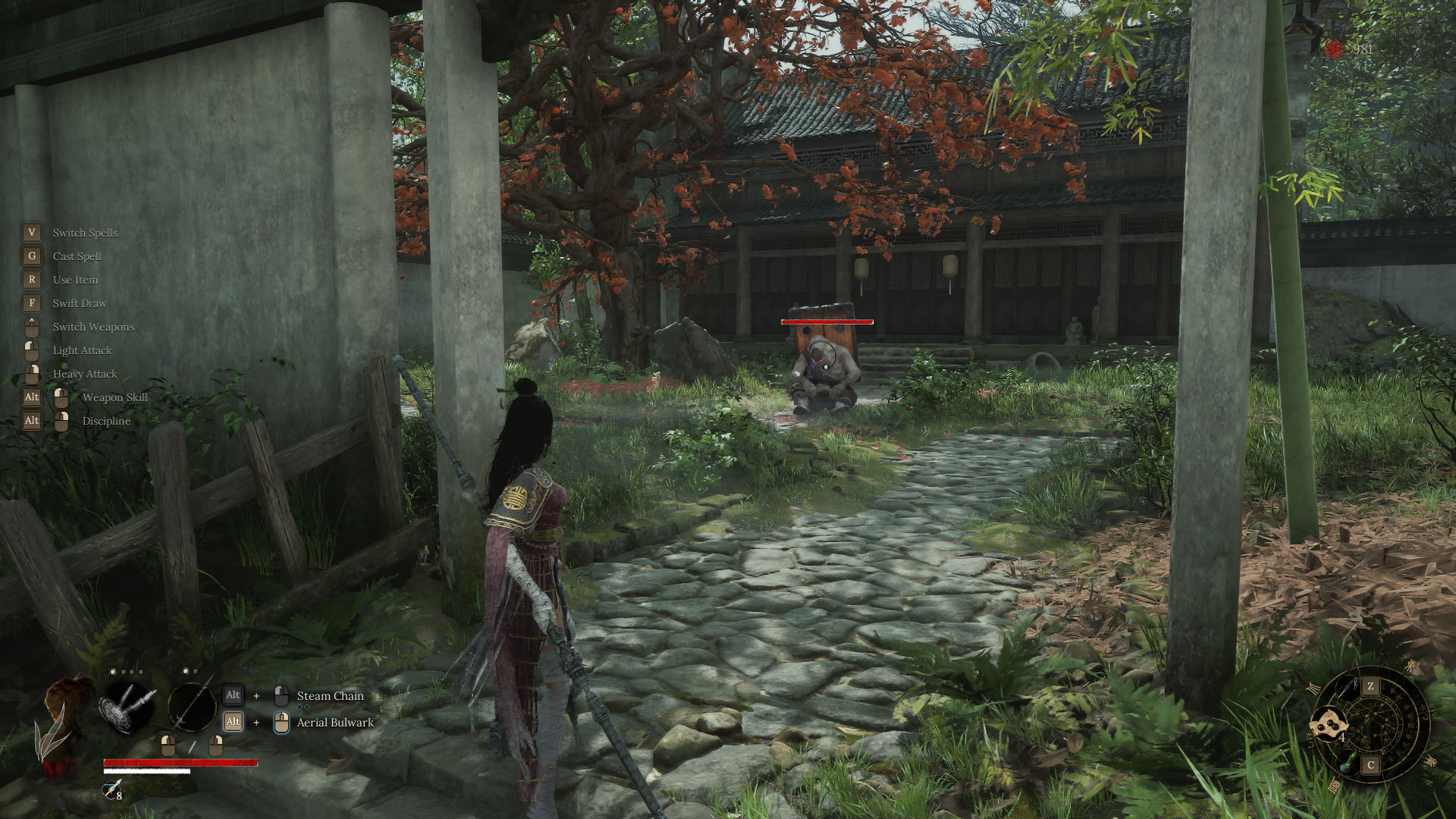This screenshot has width=1456, height=819.
Task: Click the red emblem beside the 981 counter
Action: (x=1333, y=47)
